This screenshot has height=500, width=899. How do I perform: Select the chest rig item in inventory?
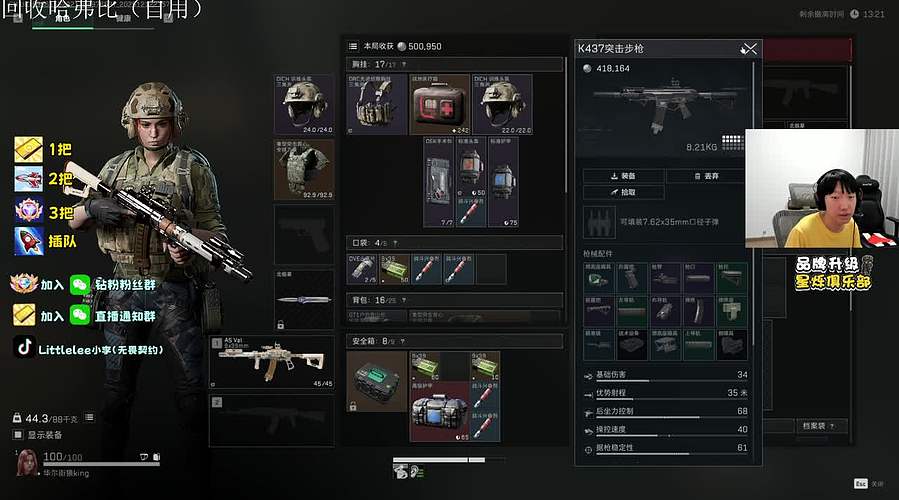pos(377,104)
